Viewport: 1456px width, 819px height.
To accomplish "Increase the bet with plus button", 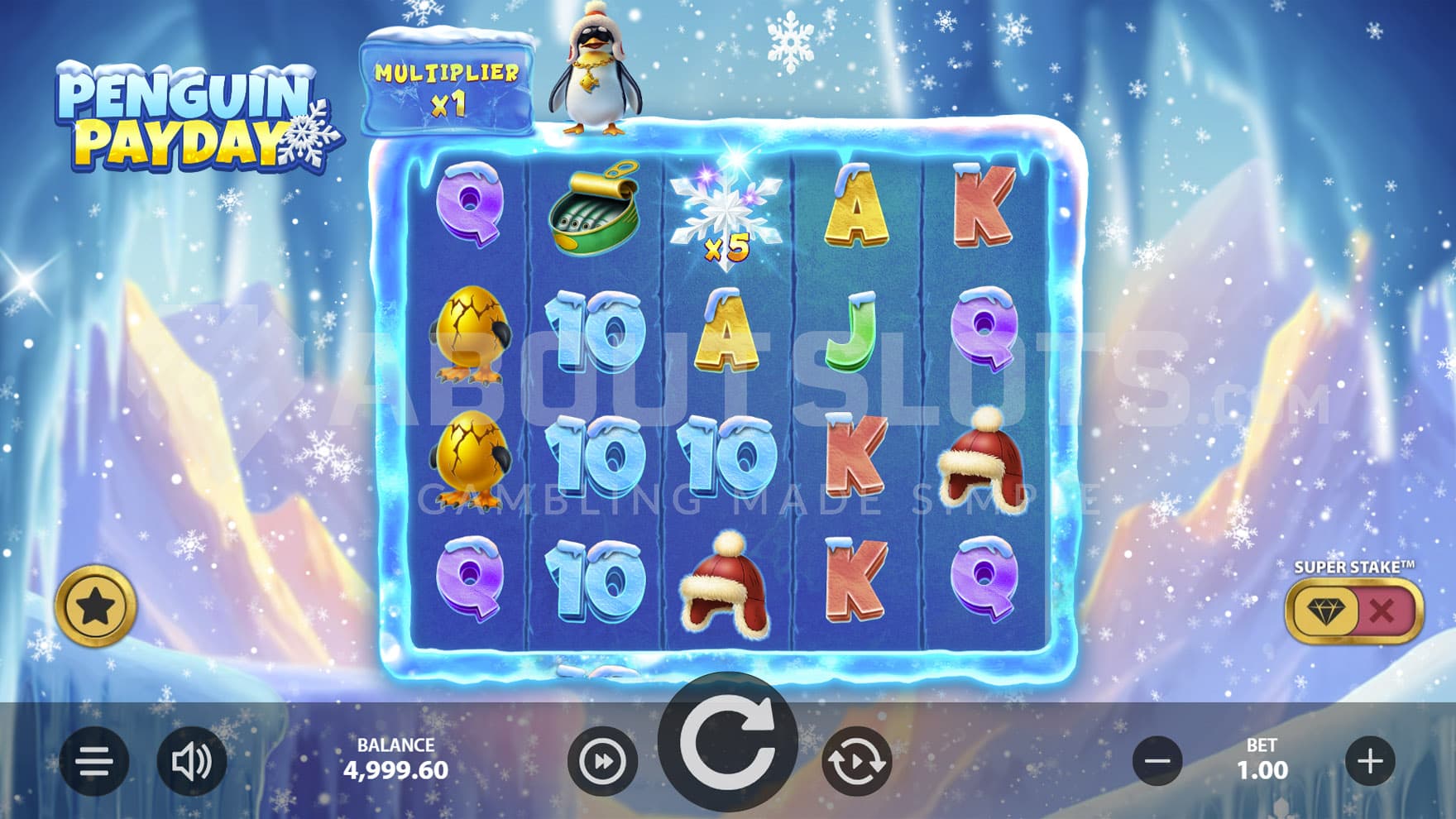I will point(1370,761).
